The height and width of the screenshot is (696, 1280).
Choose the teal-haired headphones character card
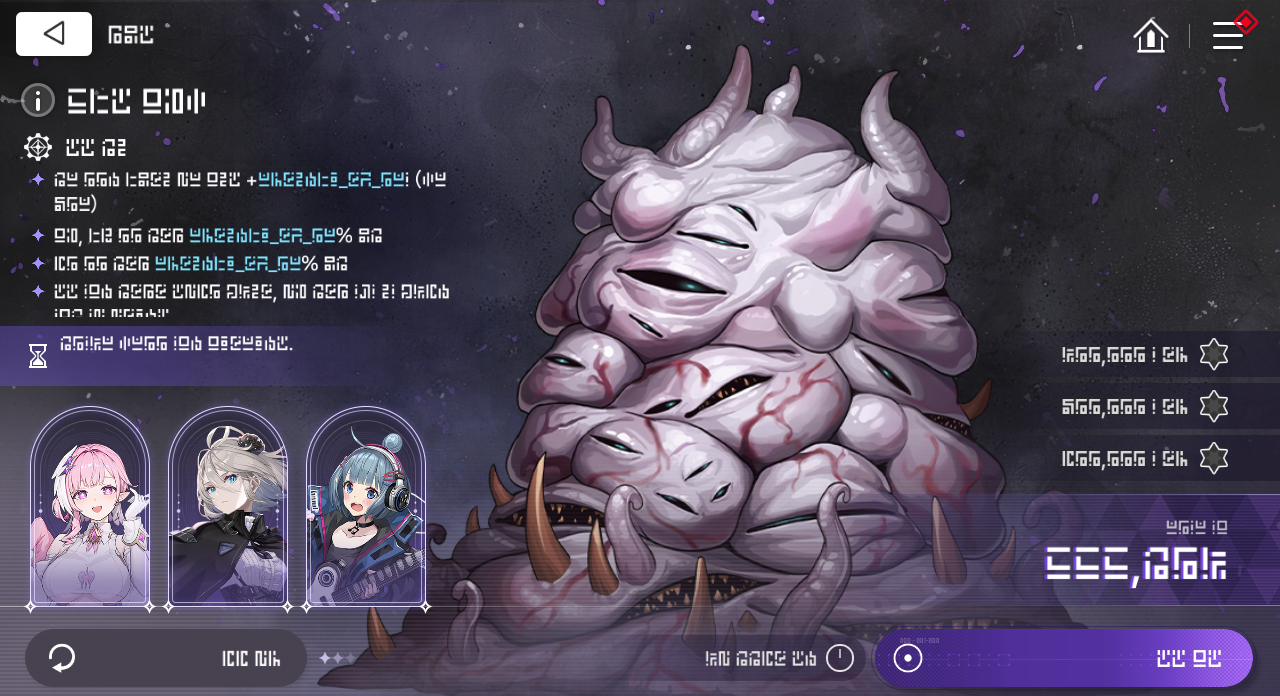366,507
